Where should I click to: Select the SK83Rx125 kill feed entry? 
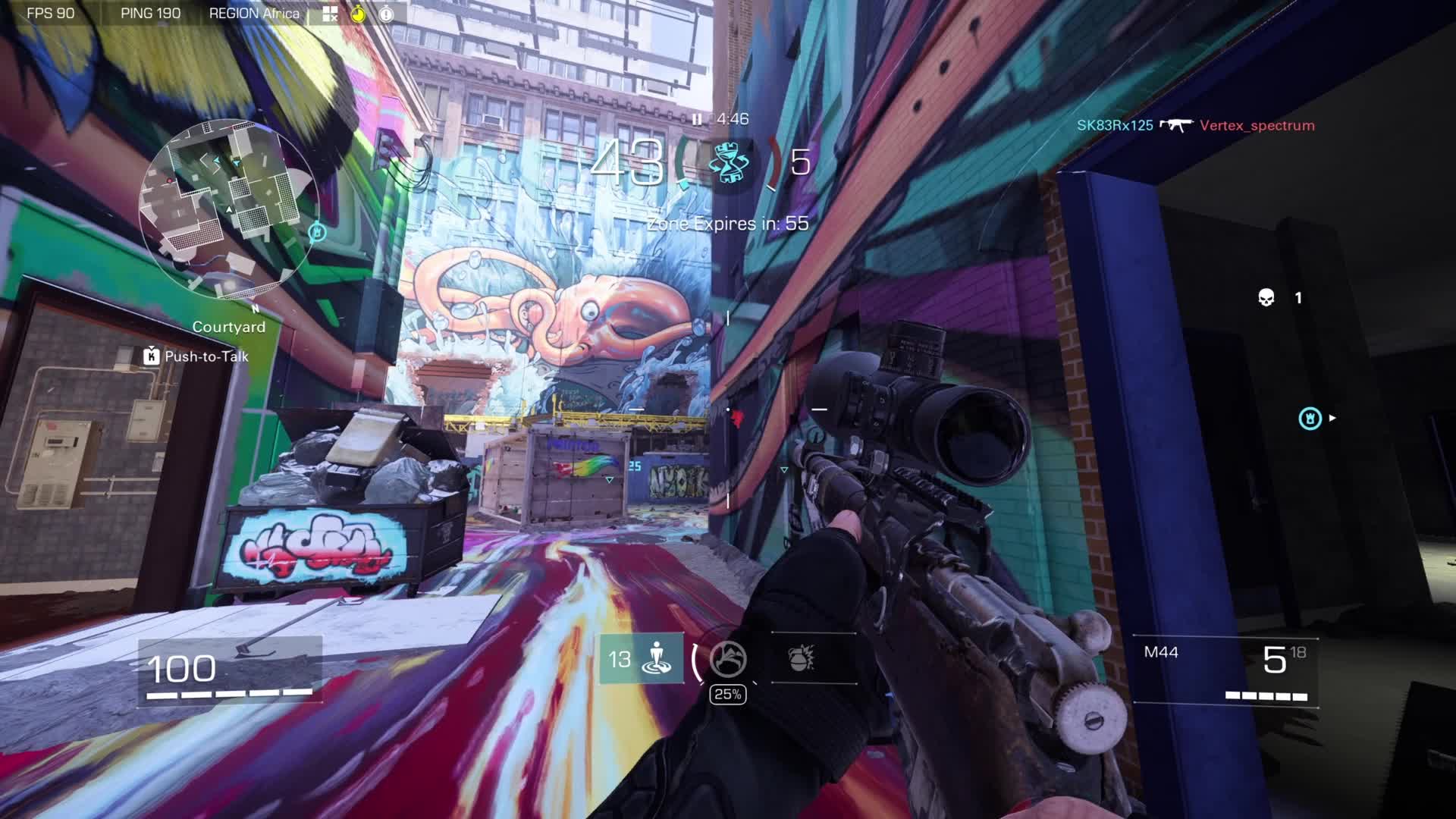(1114, 125)
